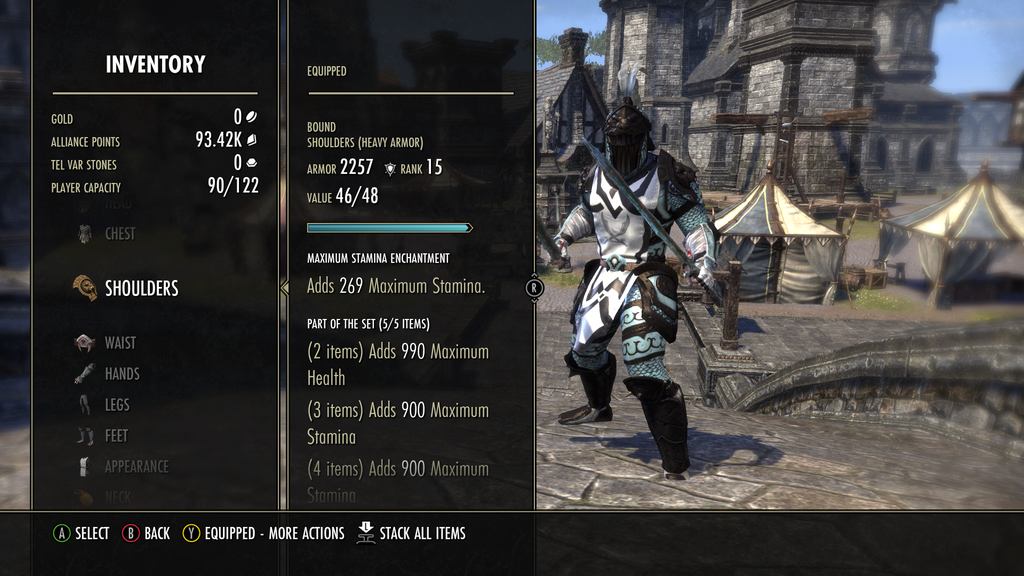
Task: Open the Feet equipment slot
Action: point(116,436)
